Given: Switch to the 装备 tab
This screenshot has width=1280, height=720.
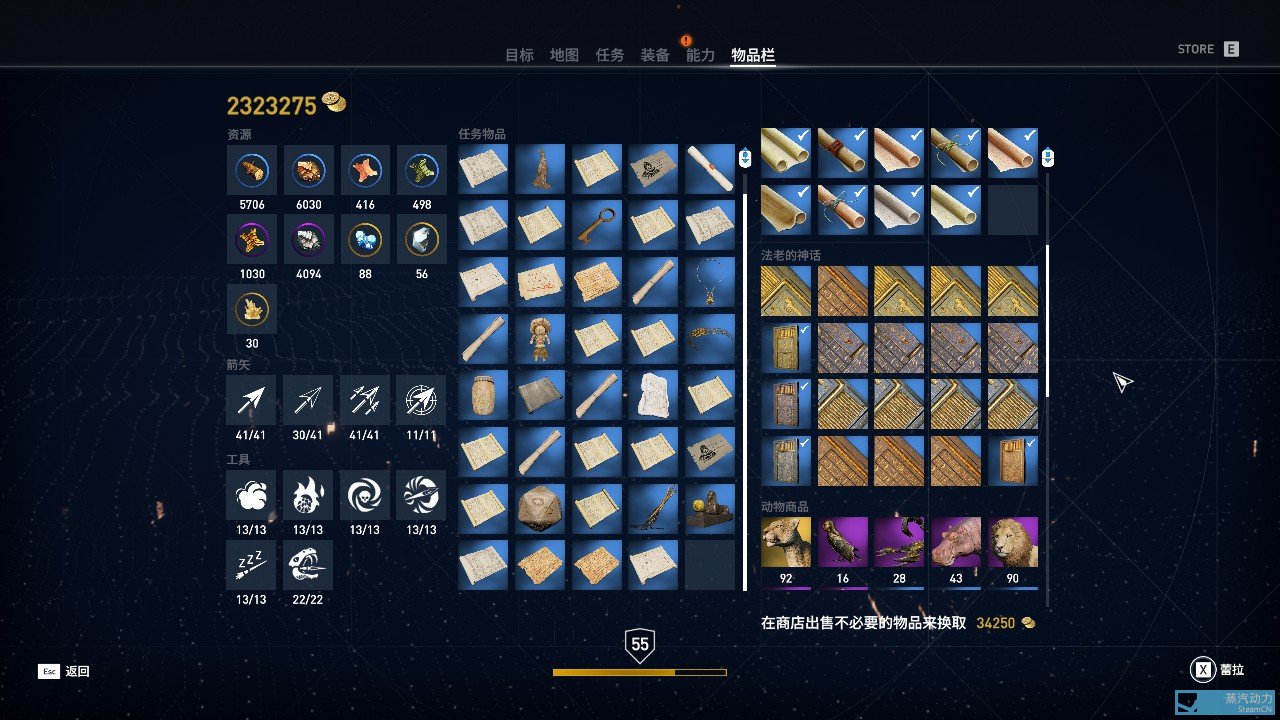Looking at the screenshot, I should click(655, 55).
